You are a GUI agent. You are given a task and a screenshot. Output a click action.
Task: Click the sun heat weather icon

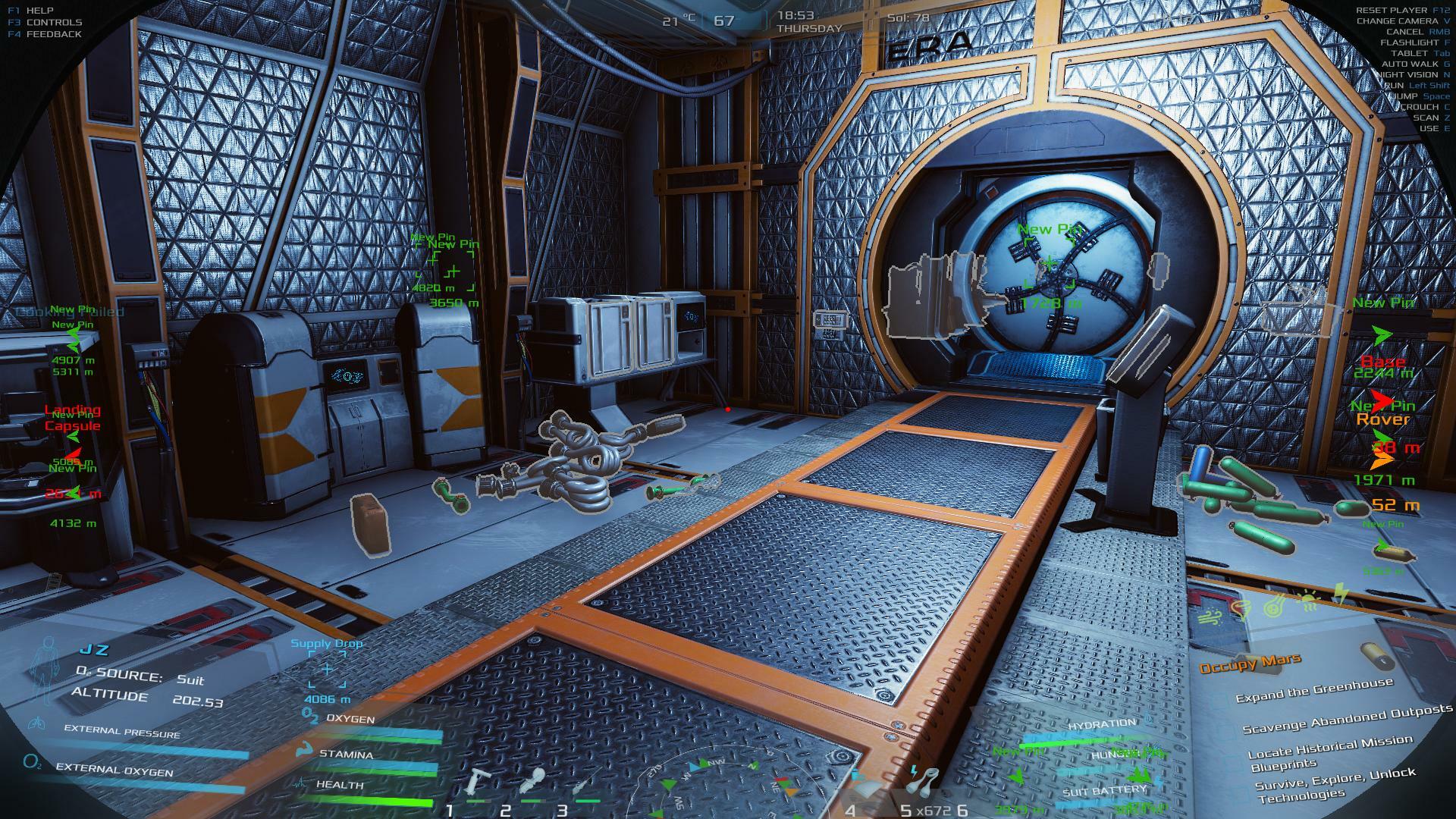pyautogui.click(x=1309, y=601)
